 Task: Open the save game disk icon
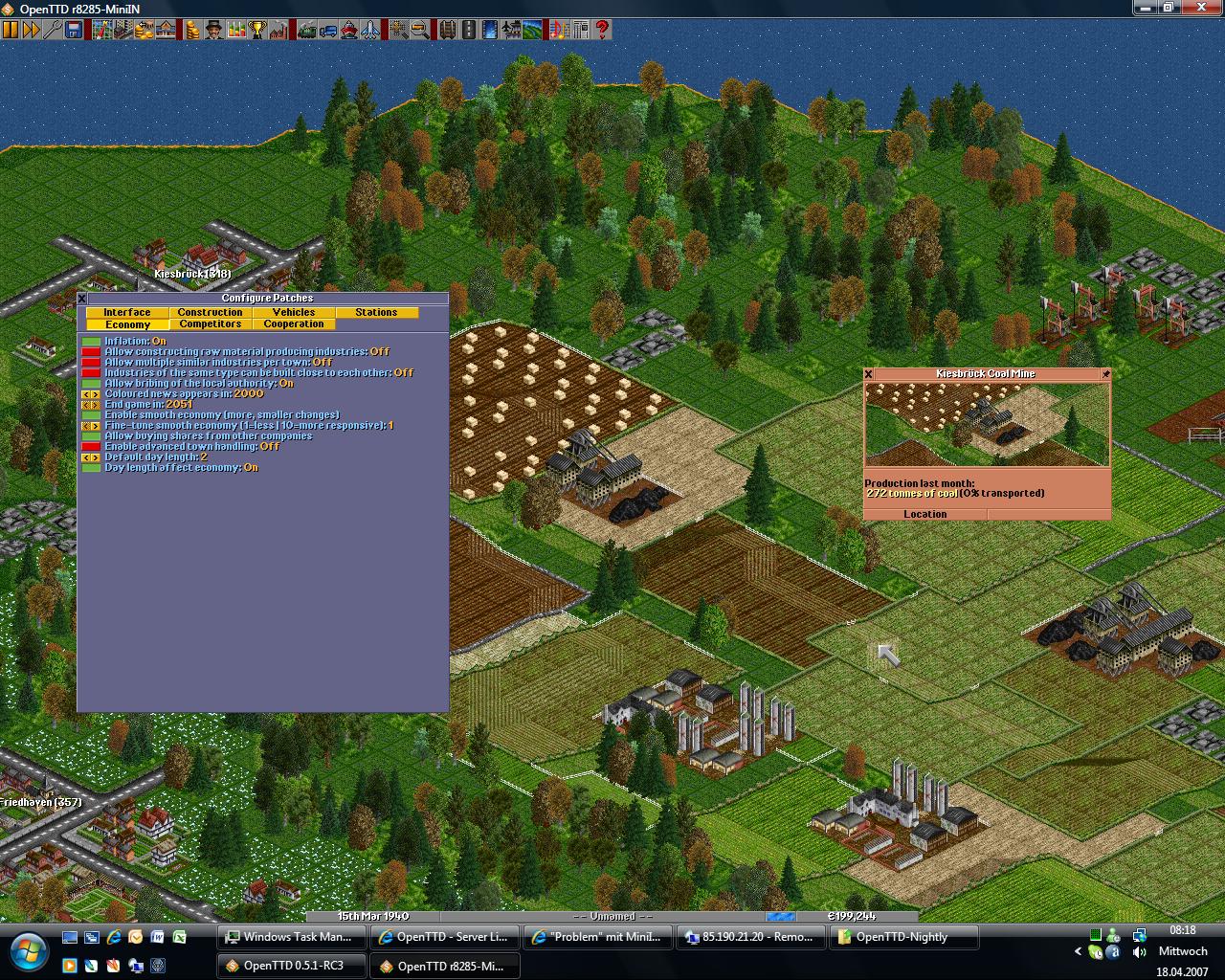(x=74, y=30)
